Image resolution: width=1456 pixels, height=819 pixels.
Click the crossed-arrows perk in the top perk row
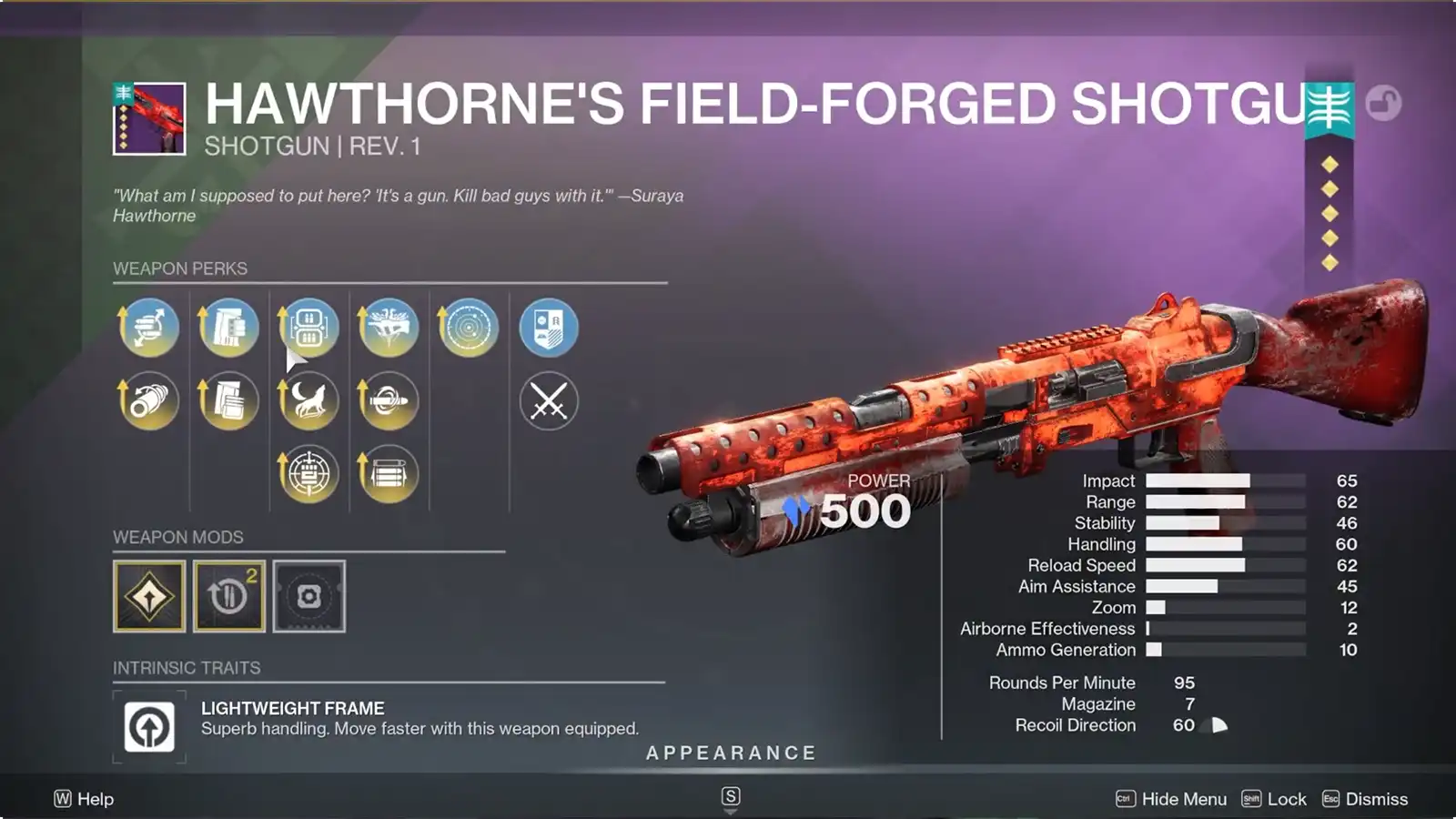(149, 328)
